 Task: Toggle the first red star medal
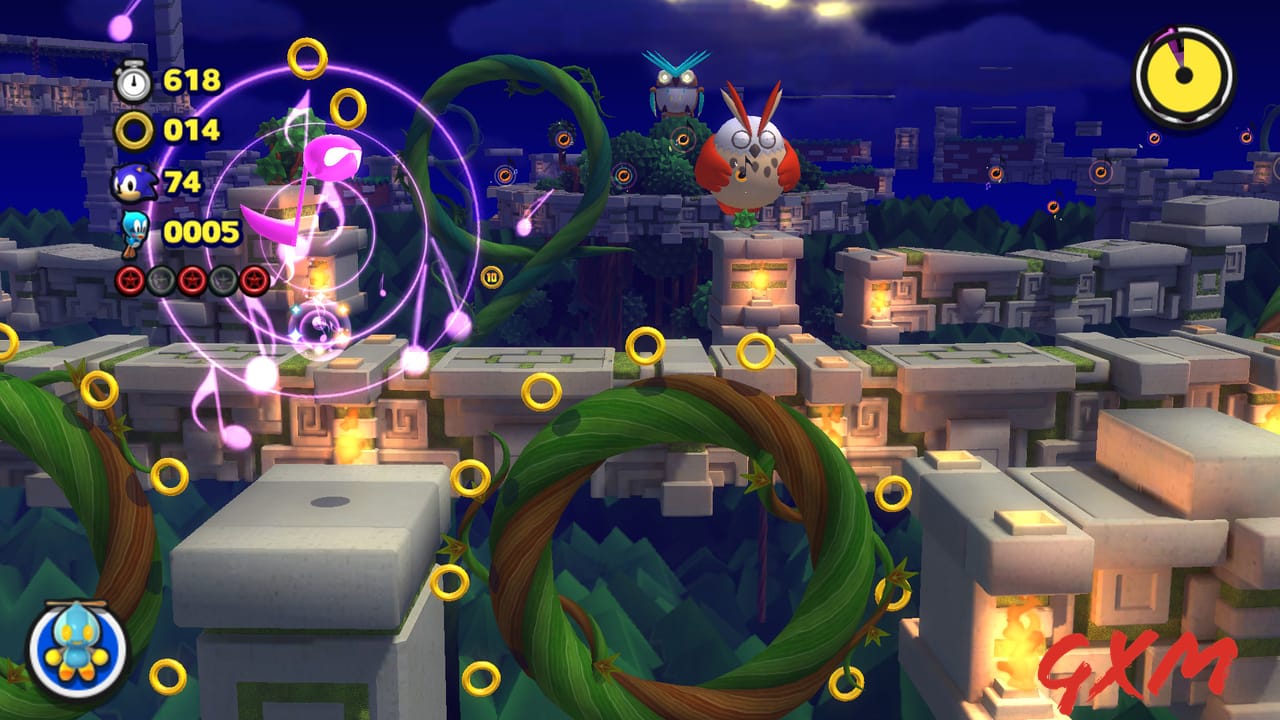130,281
